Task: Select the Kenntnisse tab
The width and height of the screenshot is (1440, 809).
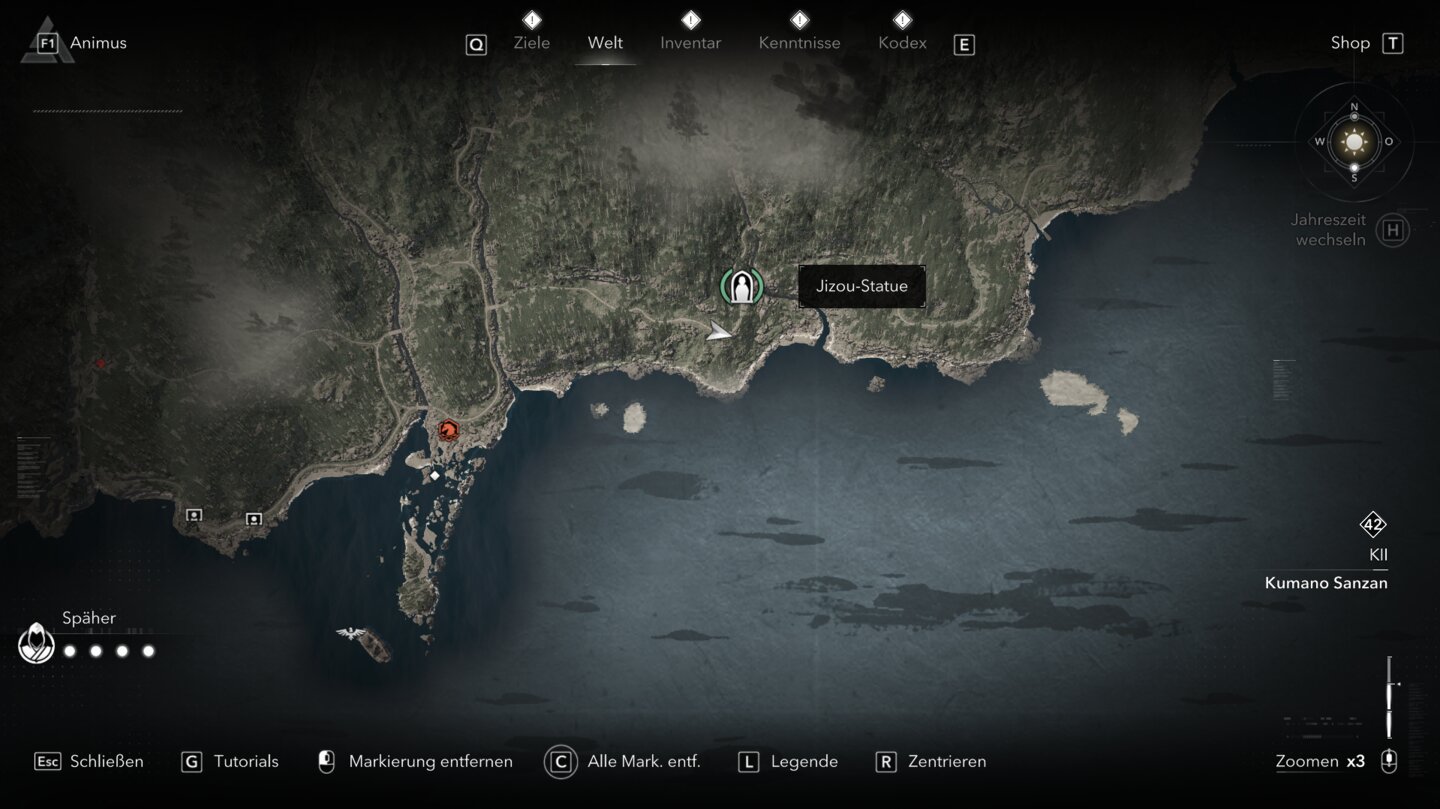Action: (799, 43)
